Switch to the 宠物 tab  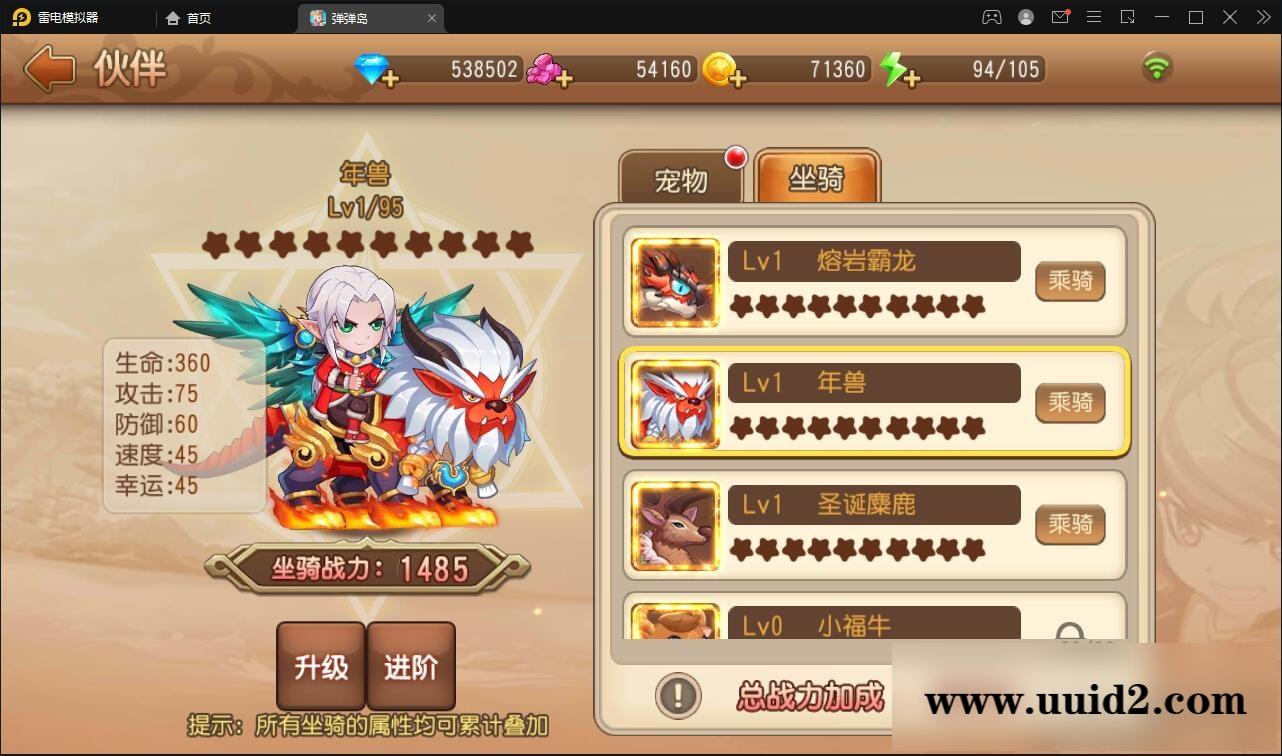click(x=683, y=178)
